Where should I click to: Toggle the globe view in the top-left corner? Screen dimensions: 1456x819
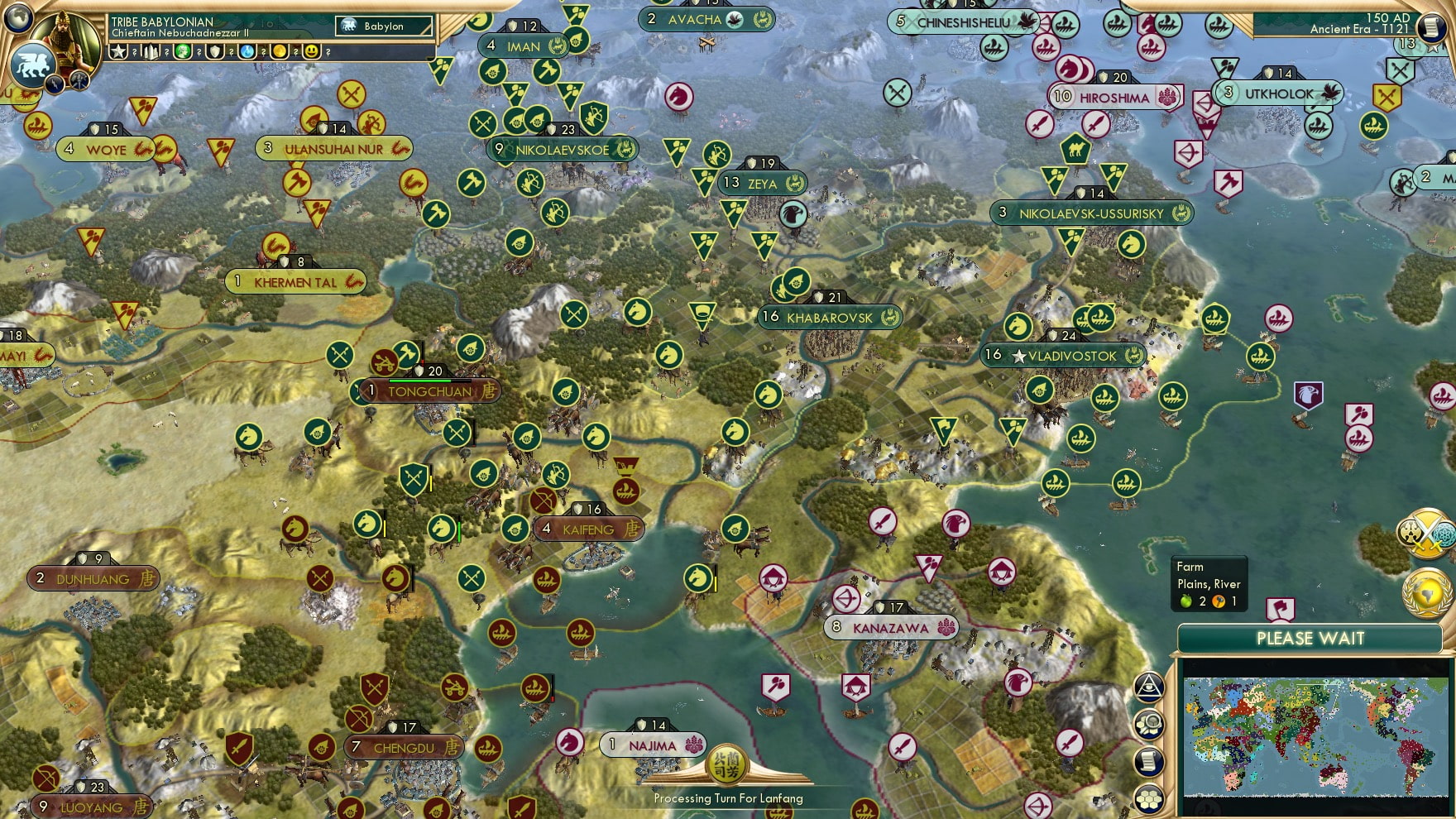coord(18,18)
